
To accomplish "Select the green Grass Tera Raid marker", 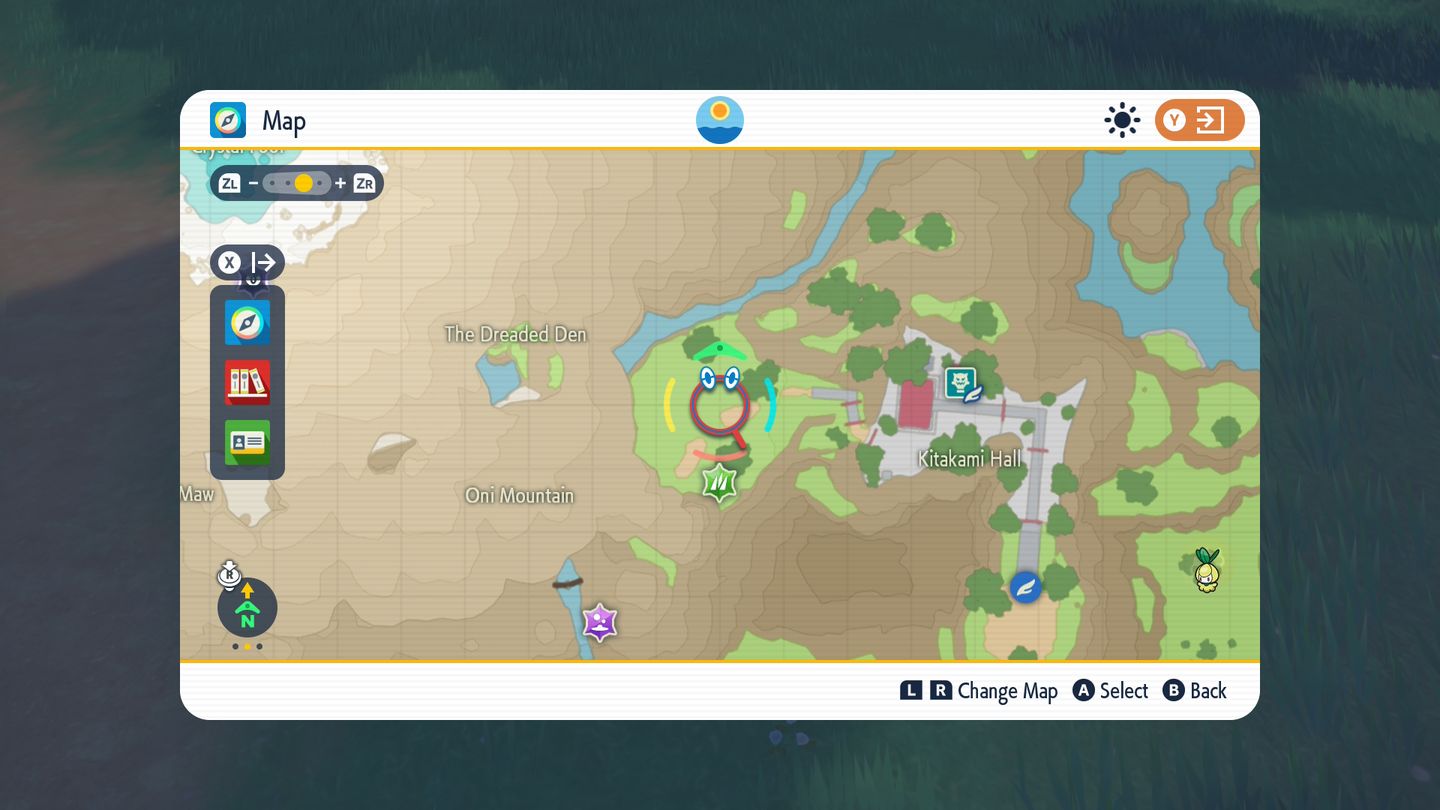I will 719,483.
